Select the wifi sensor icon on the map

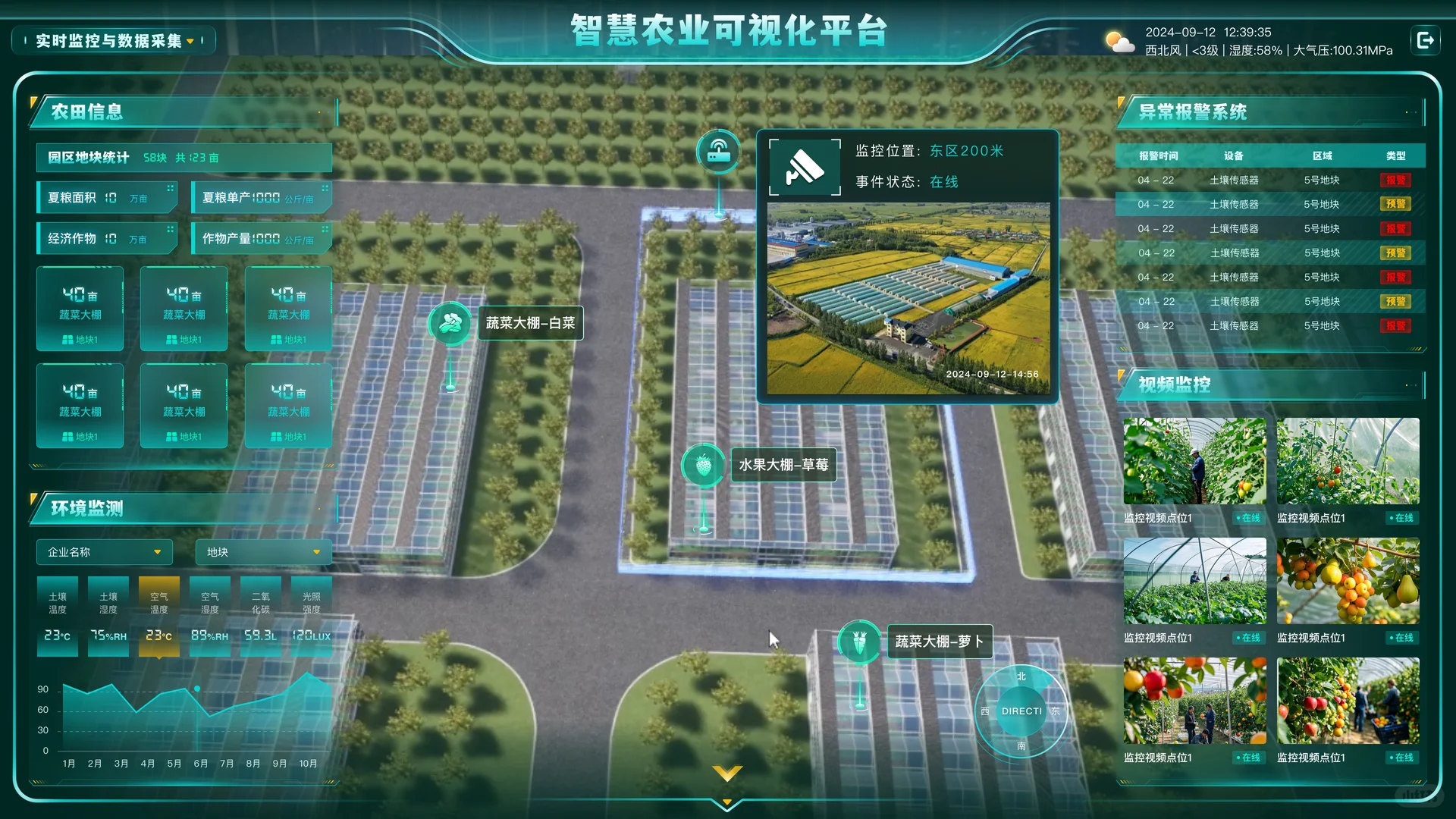[717, 151]
